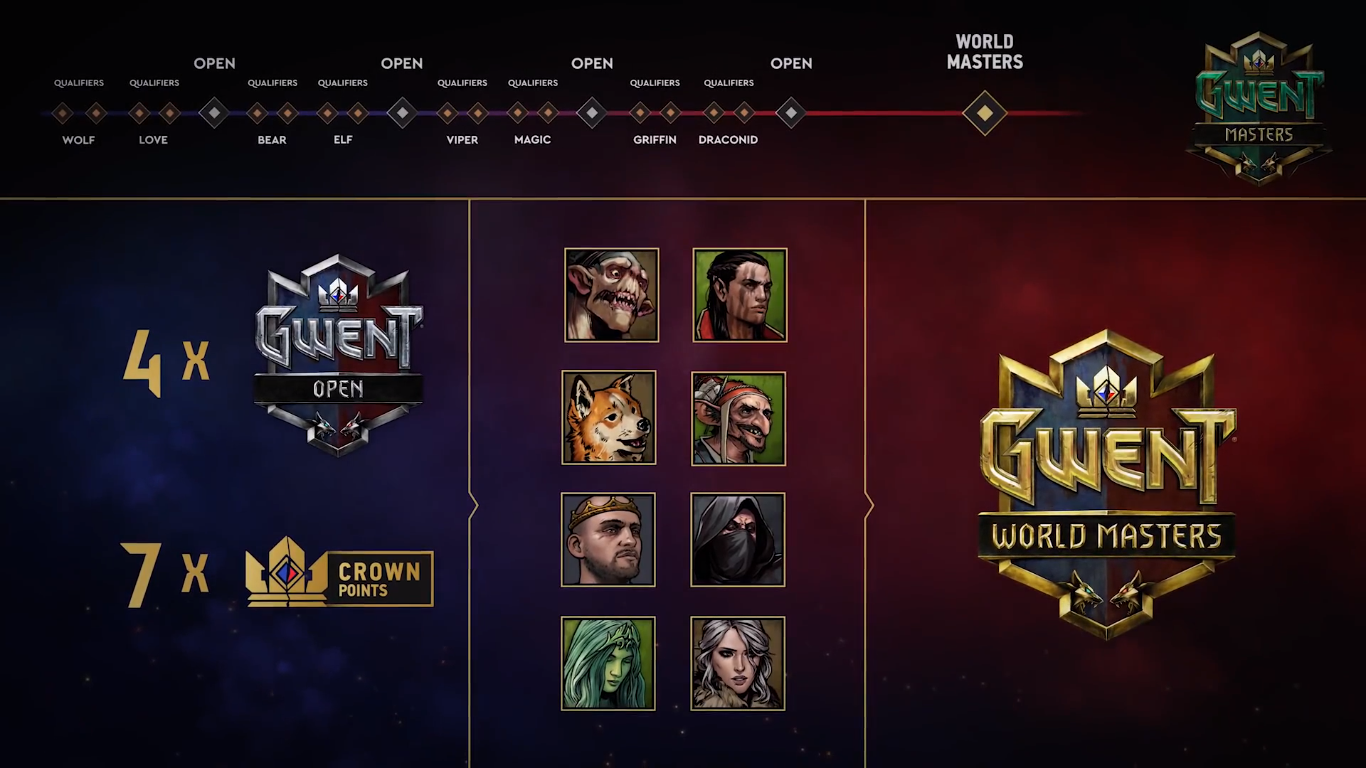Click the Gwent Masters logo
Viewport: 1366px width, 768px height.
pyautogui.click(x=1259, y=106)
